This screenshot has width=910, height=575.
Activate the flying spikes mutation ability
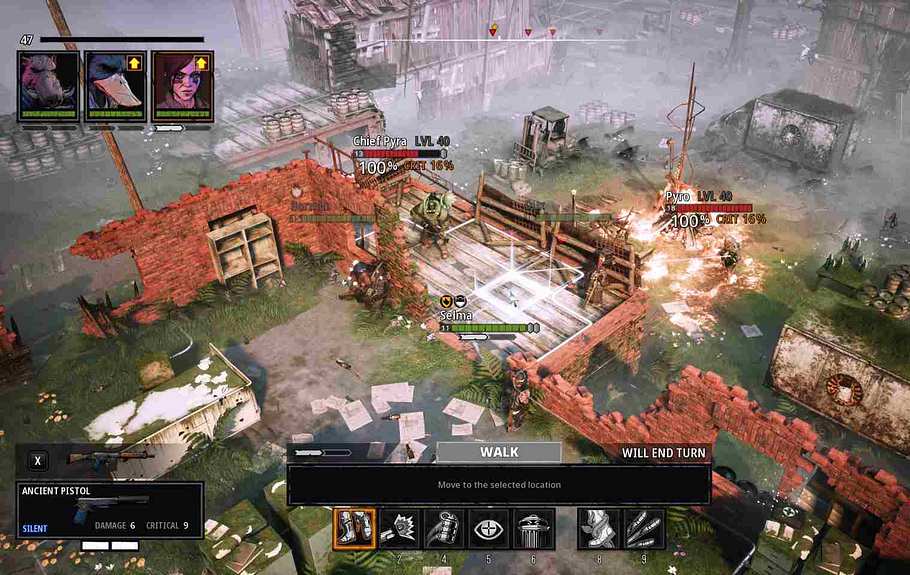[643, 528]
